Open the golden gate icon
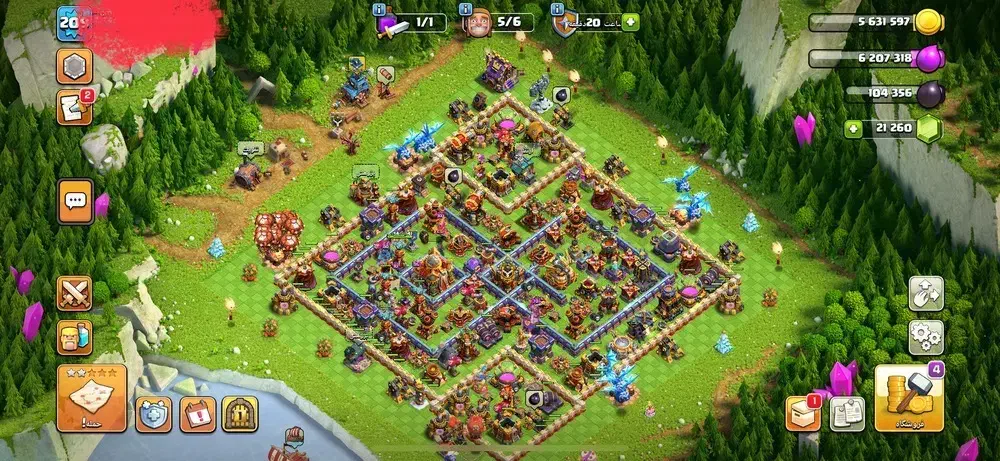The image size is (1000, 461). (x=240, y=412)
